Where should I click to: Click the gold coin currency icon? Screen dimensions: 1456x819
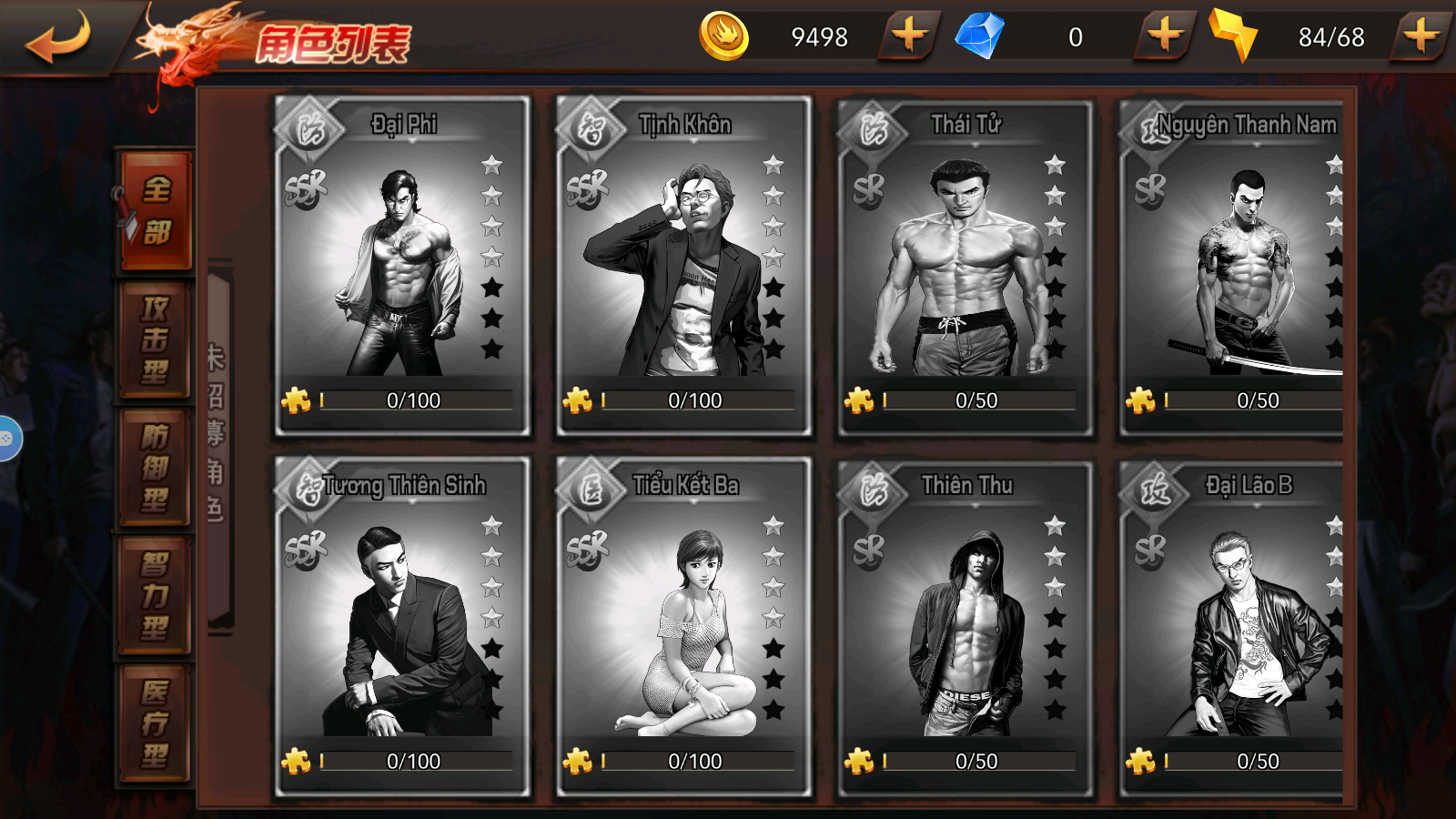(x=723, y=37)
